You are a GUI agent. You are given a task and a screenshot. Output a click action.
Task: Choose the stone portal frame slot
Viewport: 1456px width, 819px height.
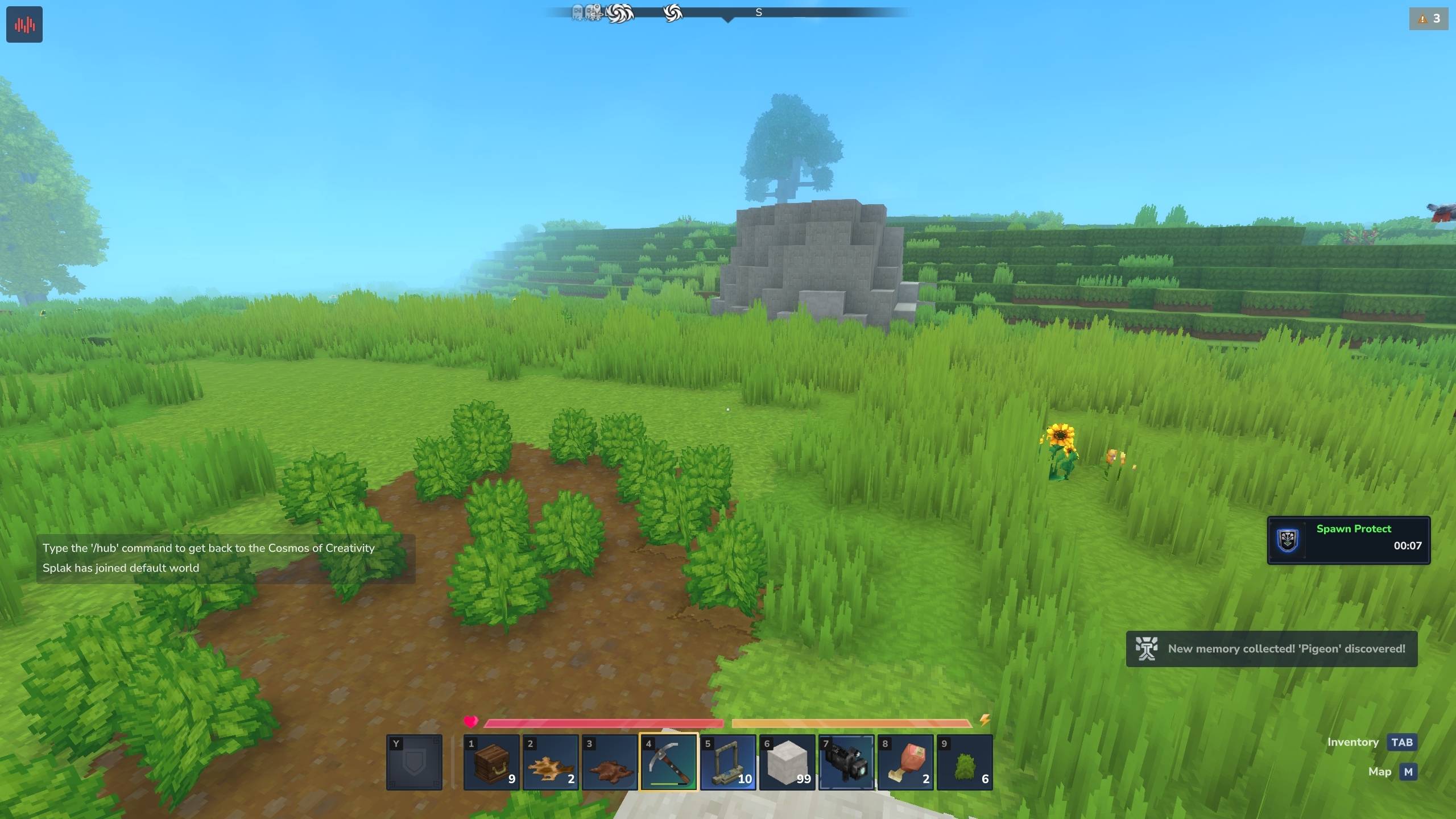(728, 763)
